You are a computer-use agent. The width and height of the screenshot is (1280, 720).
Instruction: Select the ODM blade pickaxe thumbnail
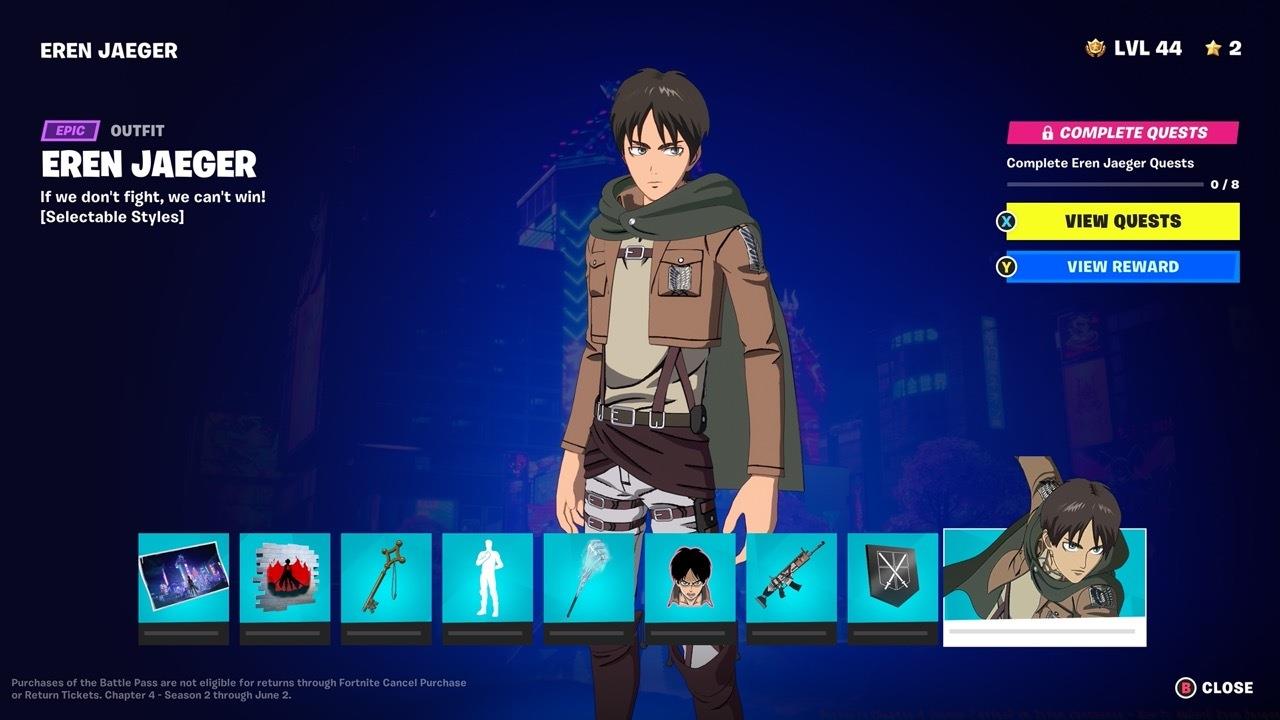click(x=591, y=580)
